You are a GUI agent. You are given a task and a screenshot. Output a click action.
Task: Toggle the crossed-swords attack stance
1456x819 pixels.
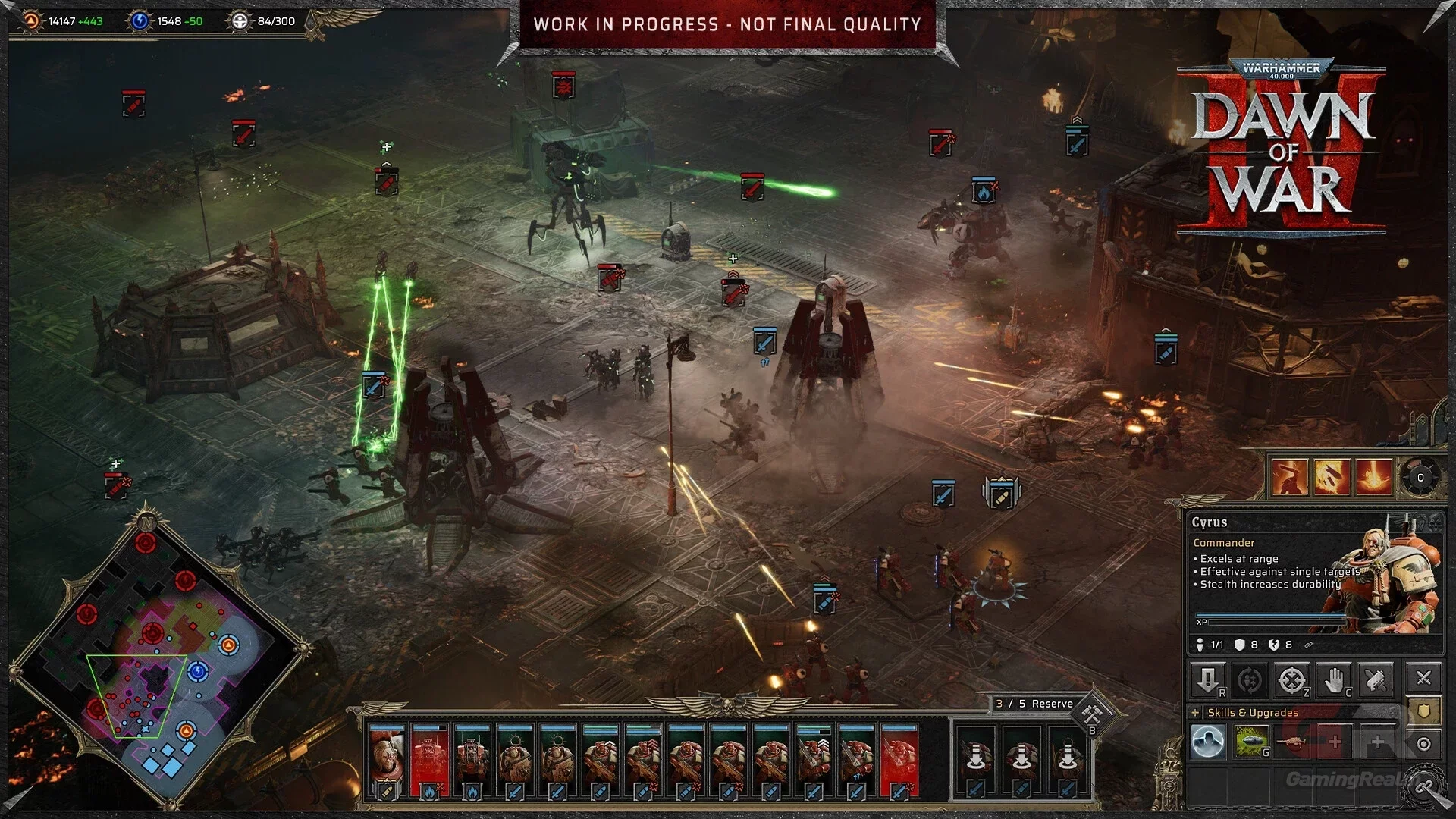point(1423,677)
